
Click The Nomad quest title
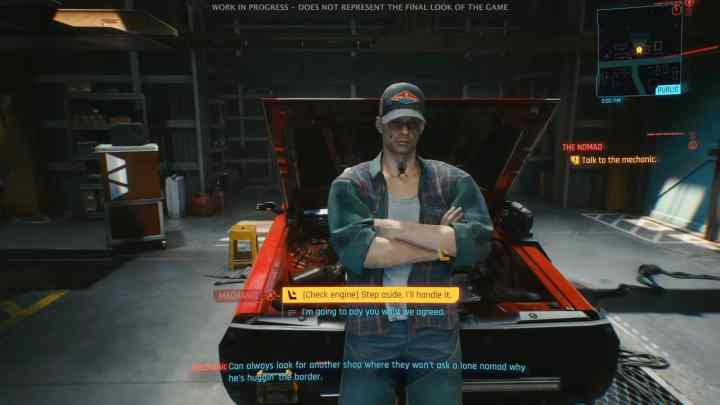pos(583,147)
